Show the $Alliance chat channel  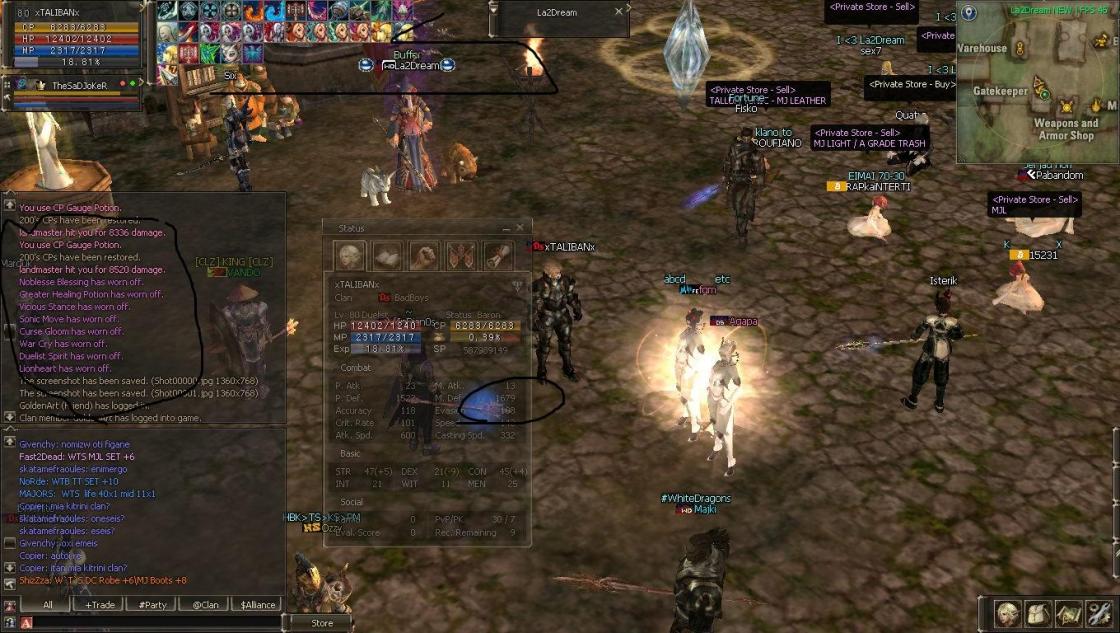click(258, 605)
